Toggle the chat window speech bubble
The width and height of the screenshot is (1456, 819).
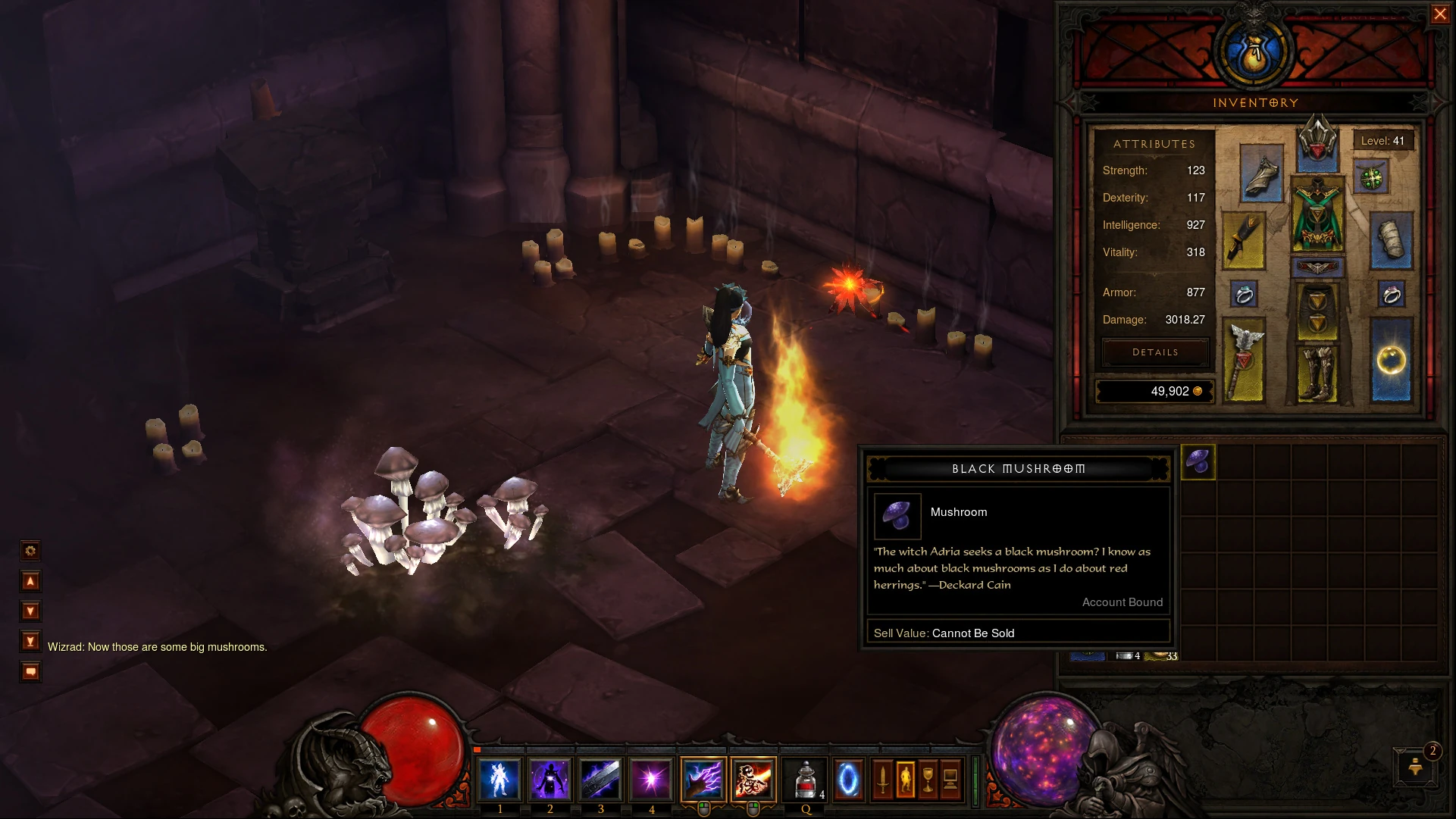(30, 671)
